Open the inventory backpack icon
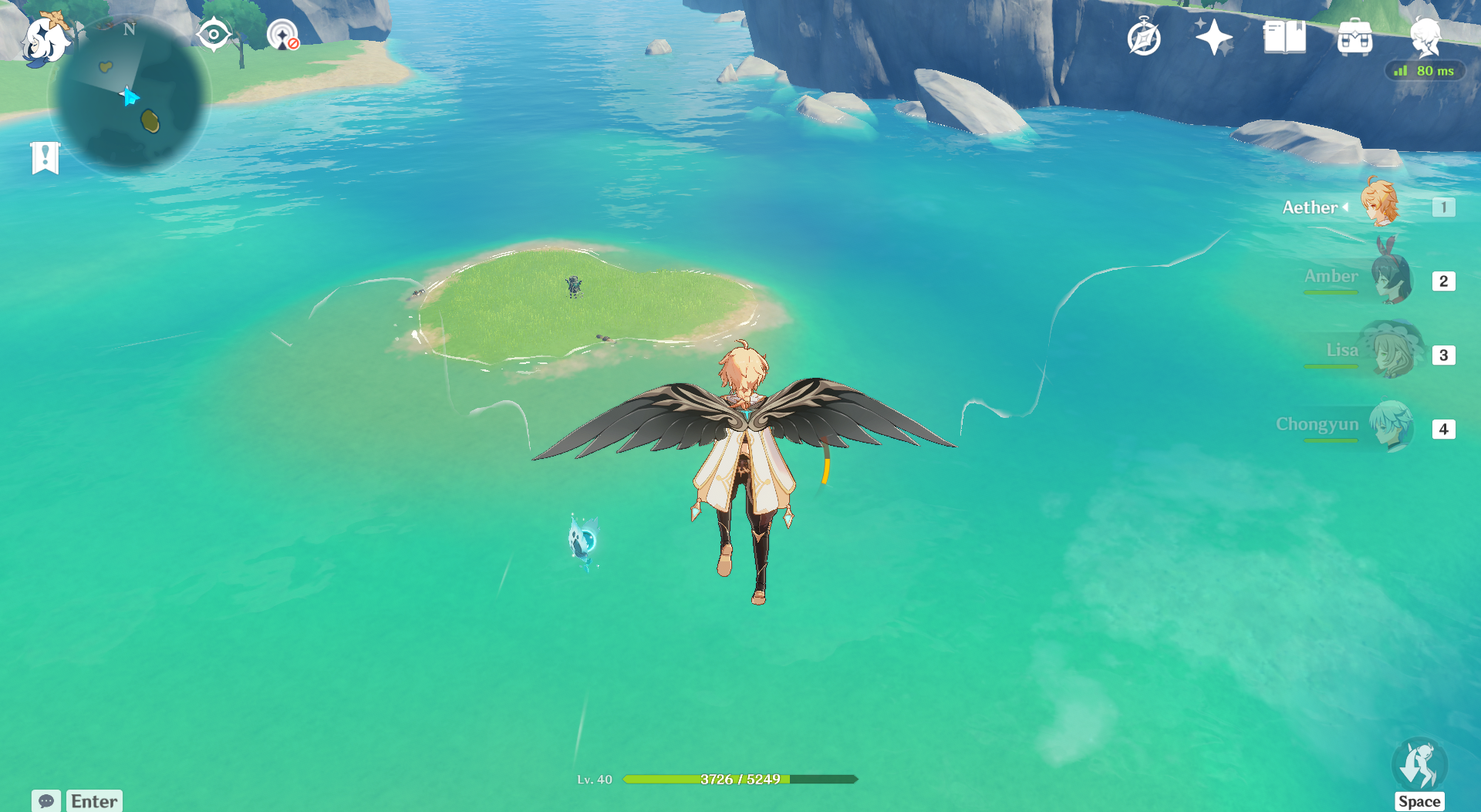 pyautogui.click(x=1354, y=37)
